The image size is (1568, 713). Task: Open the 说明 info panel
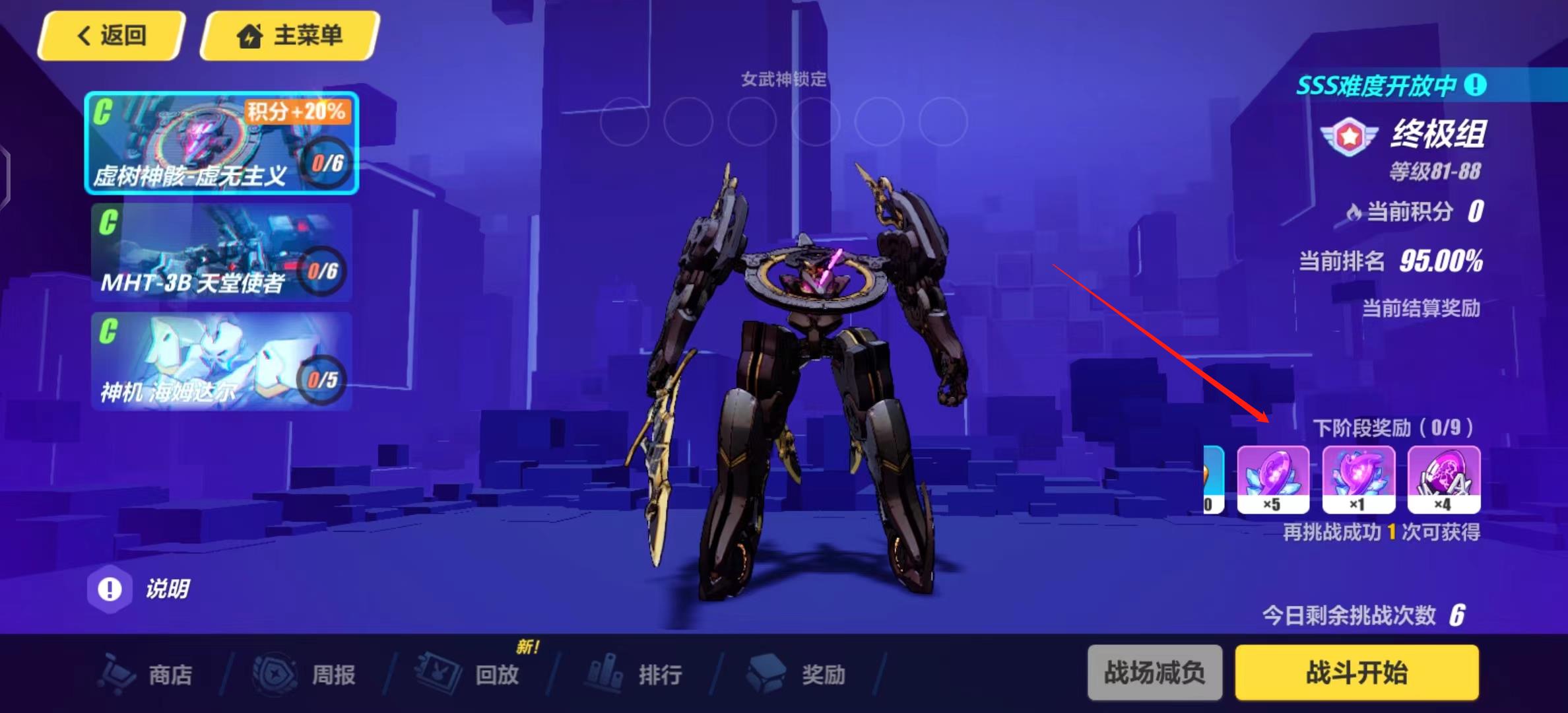tap(140, 588)
